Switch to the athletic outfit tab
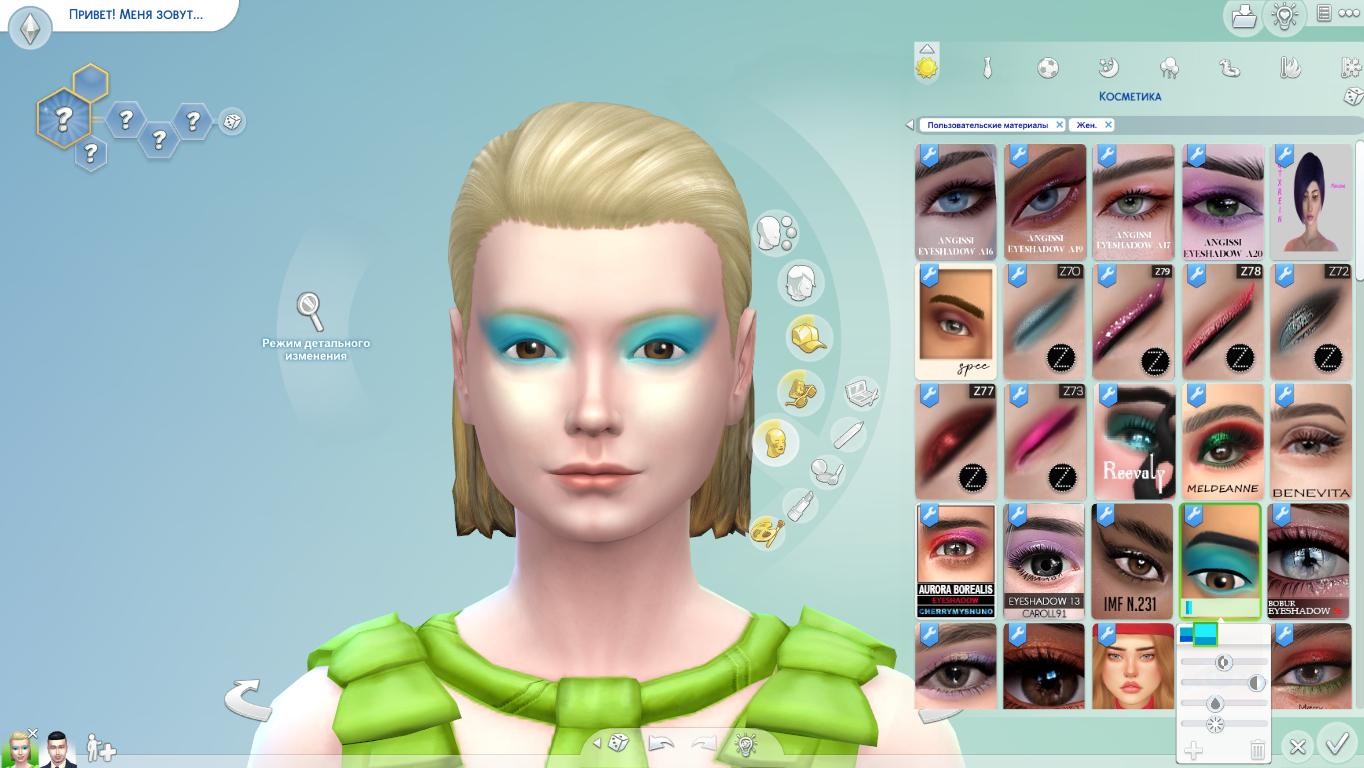 tap(1047, 68)
